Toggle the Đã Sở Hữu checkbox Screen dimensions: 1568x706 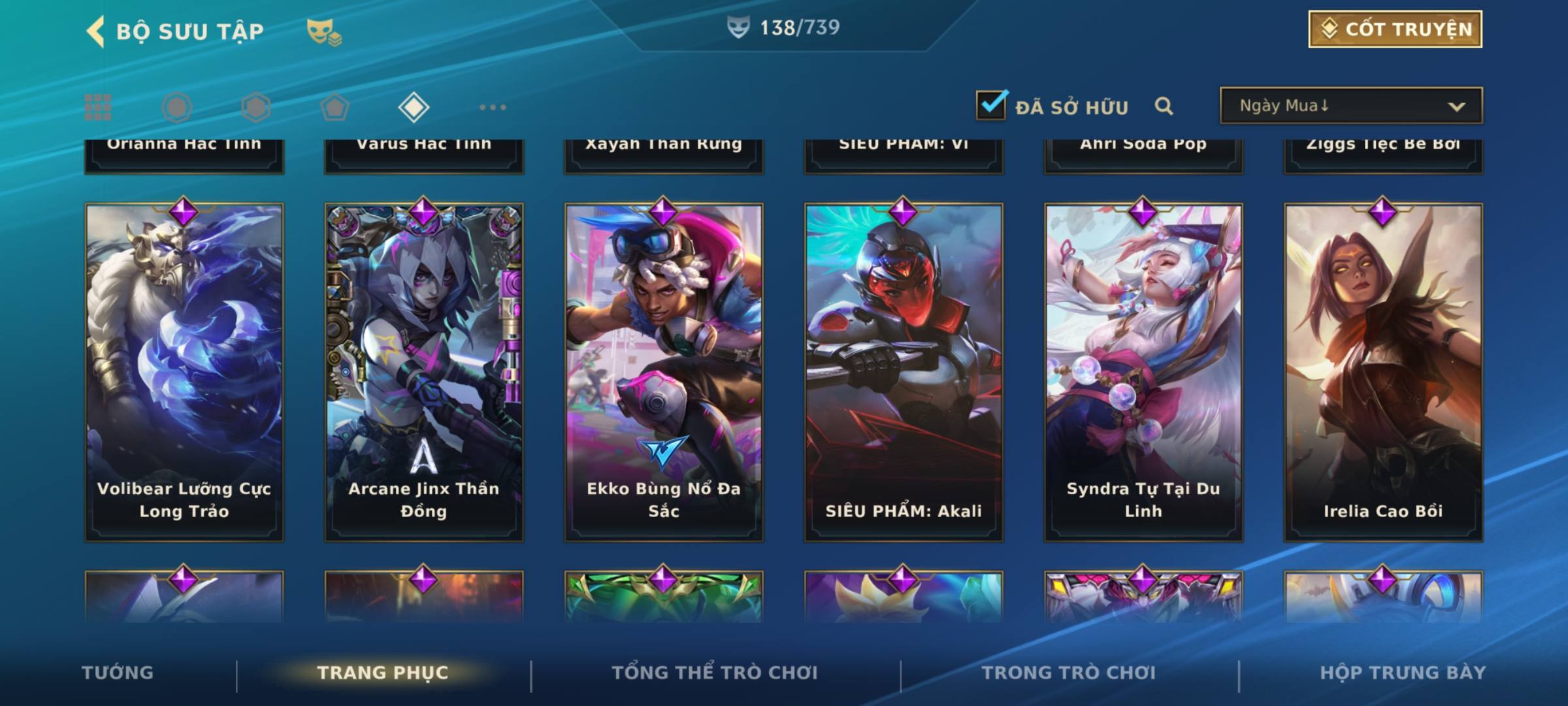click(991, 105)
